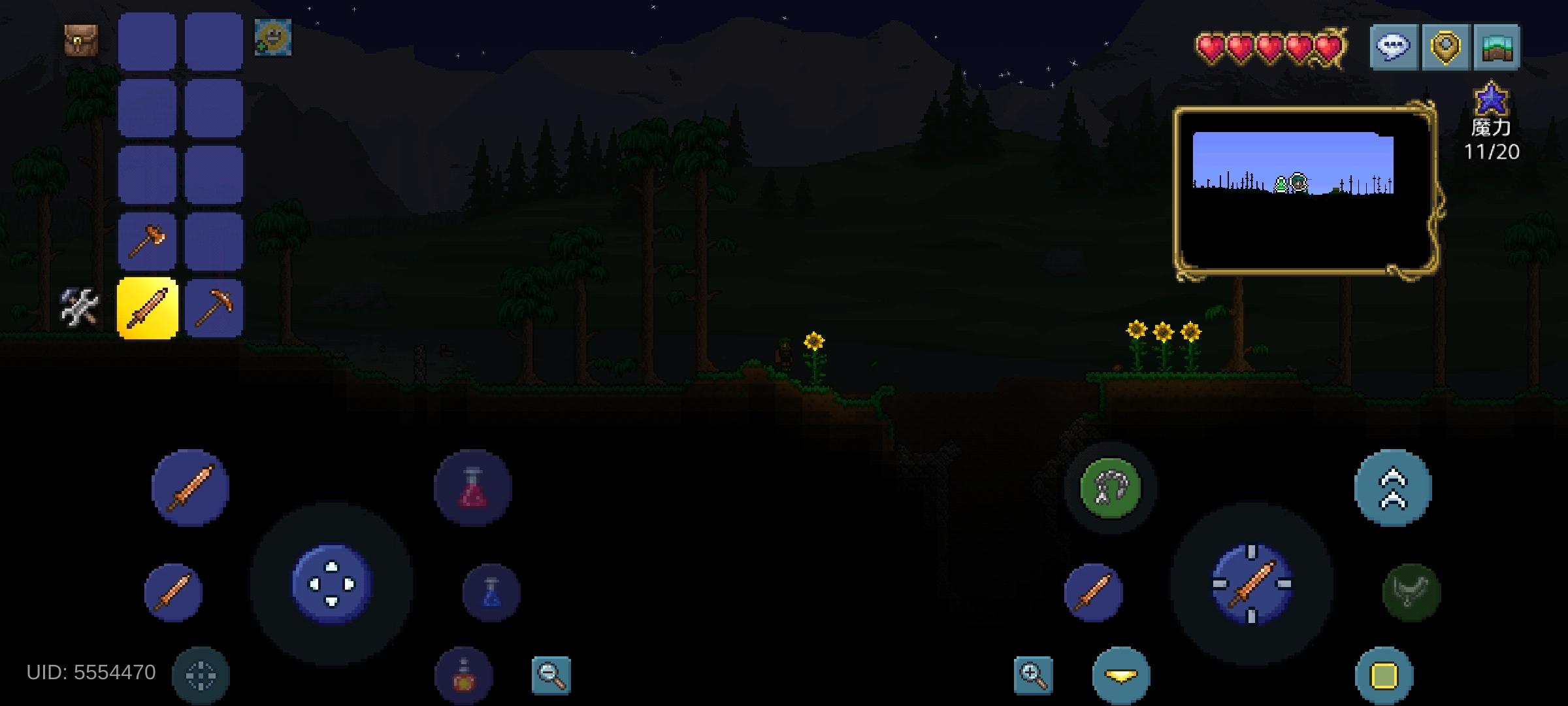Open the backpack inventory icon

click(80, 41)
